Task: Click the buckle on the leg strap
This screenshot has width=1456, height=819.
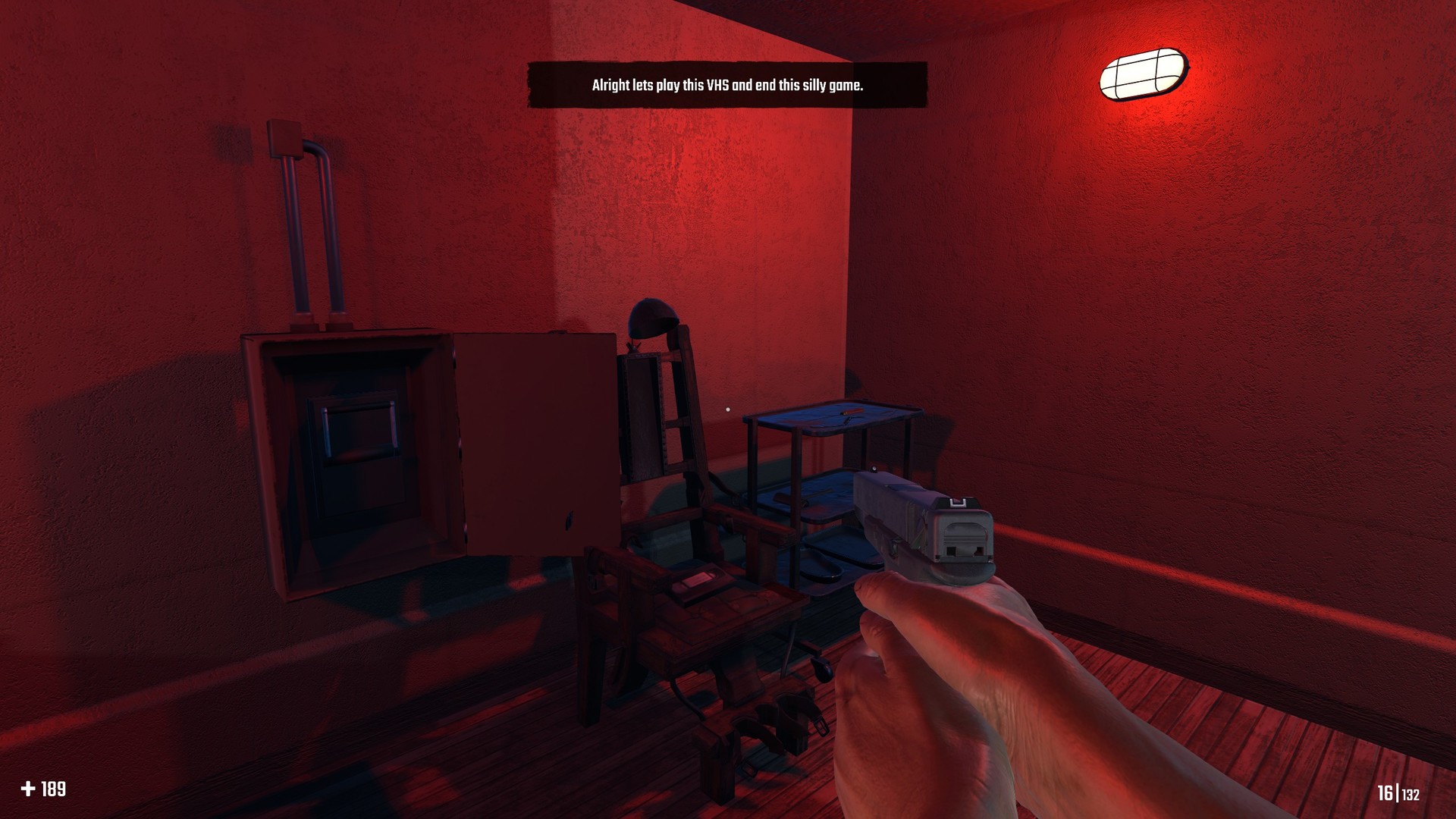Action: click(820, 725)
